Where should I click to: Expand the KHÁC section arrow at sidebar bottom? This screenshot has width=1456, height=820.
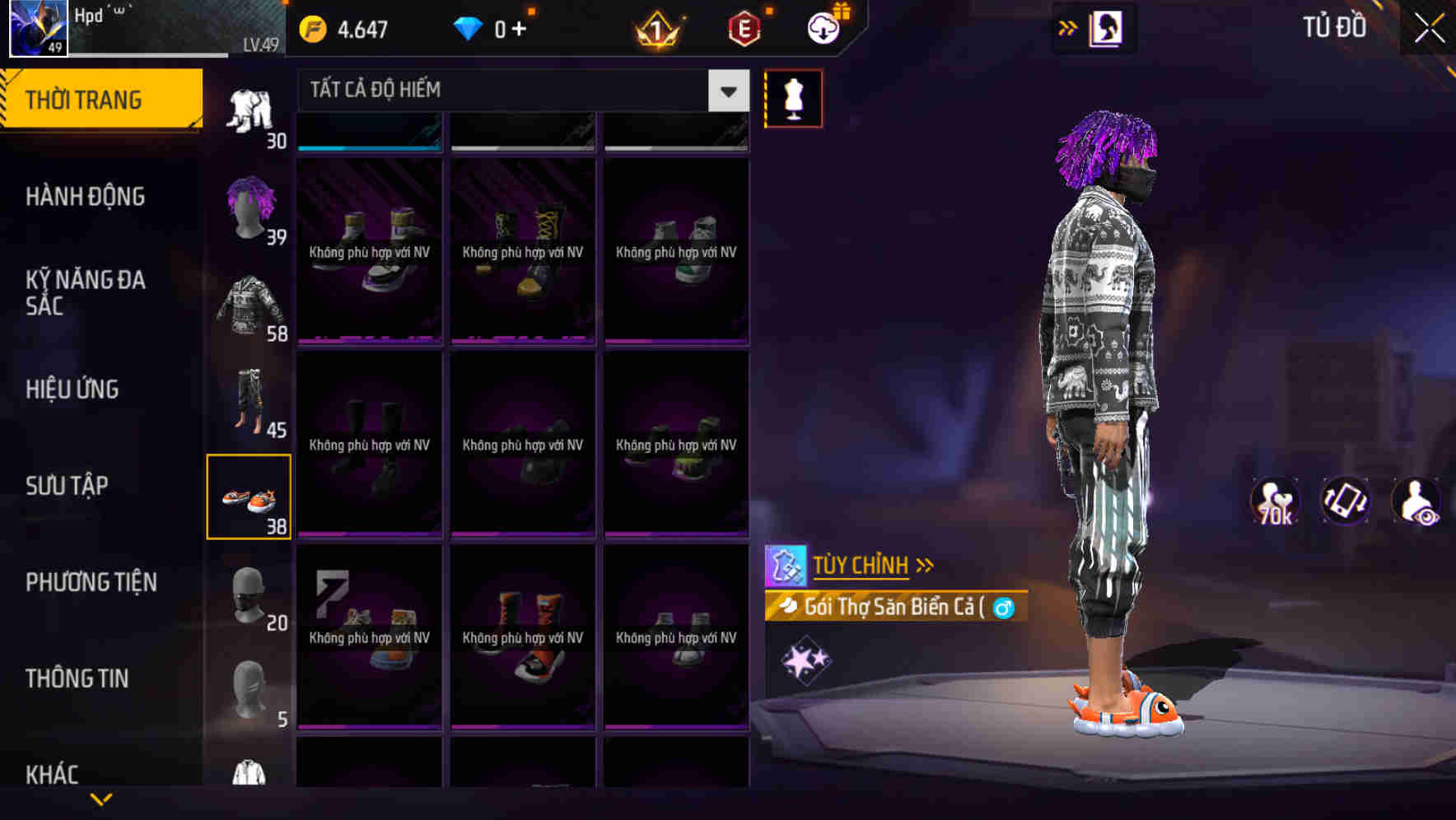[101, 797]
